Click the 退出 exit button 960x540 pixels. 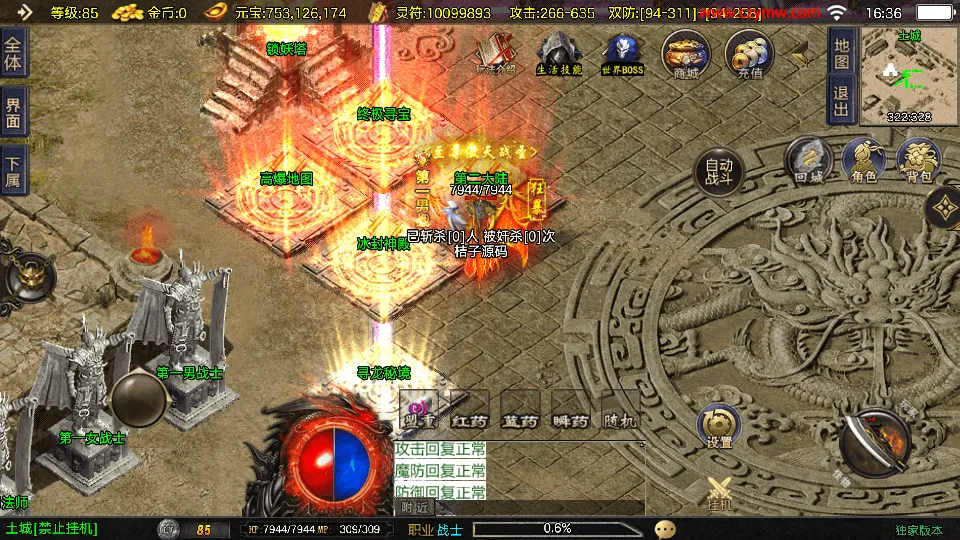coord(842,100)
